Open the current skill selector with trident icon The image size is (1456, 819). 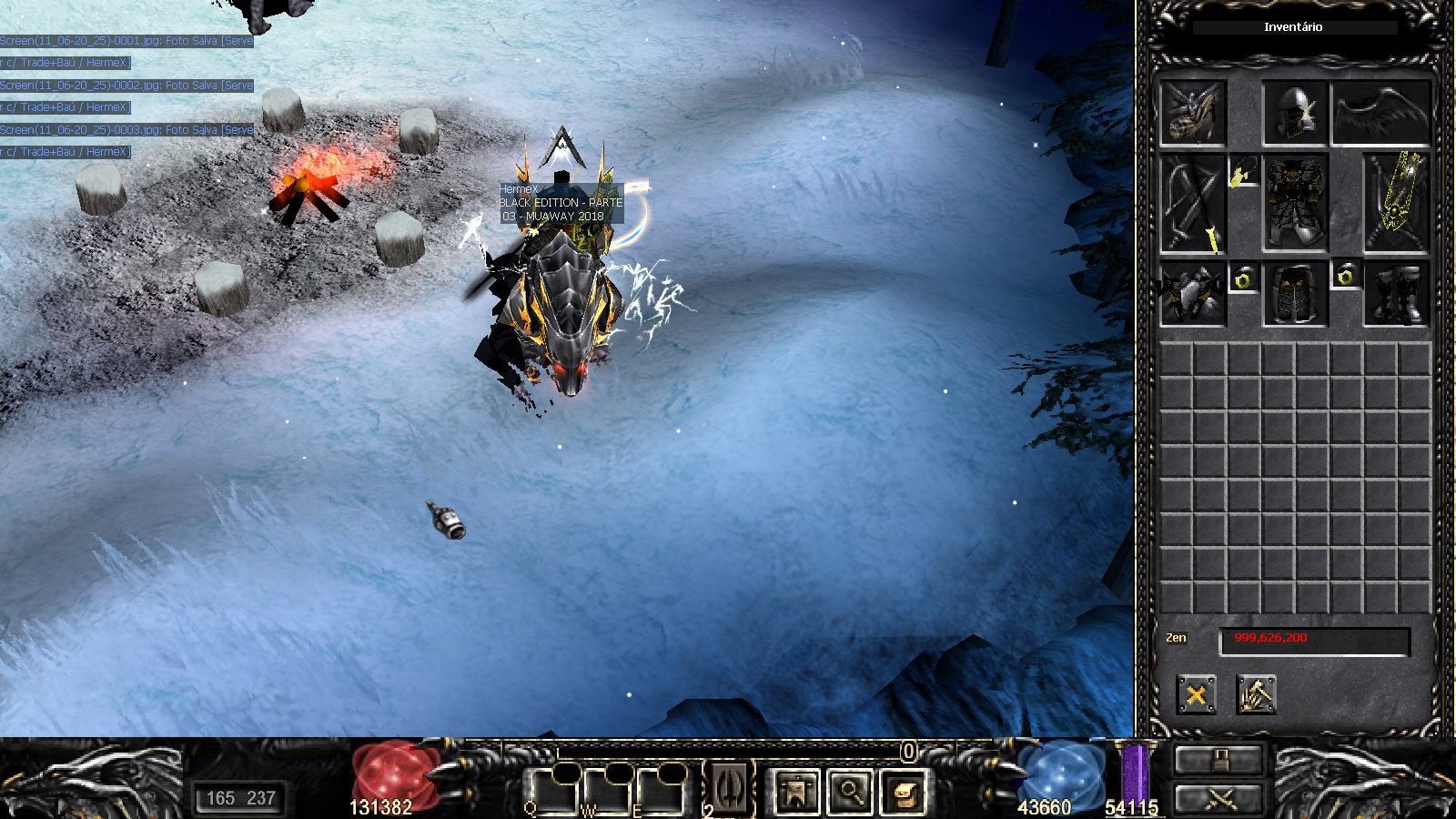pyautogui.click(x=730, y=788)
